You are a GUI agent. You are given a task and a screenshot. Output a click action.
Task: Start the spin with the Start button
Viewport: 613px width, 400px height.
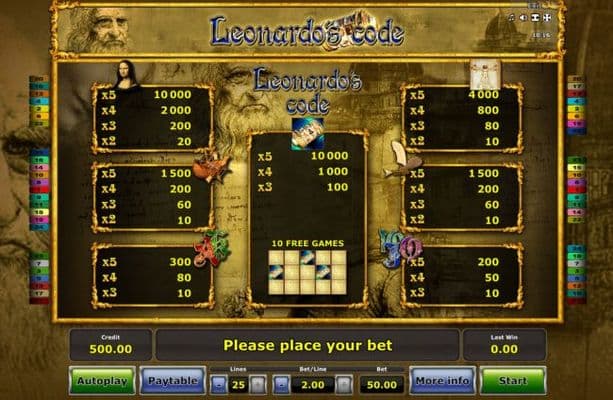click(x=512, y=381)
